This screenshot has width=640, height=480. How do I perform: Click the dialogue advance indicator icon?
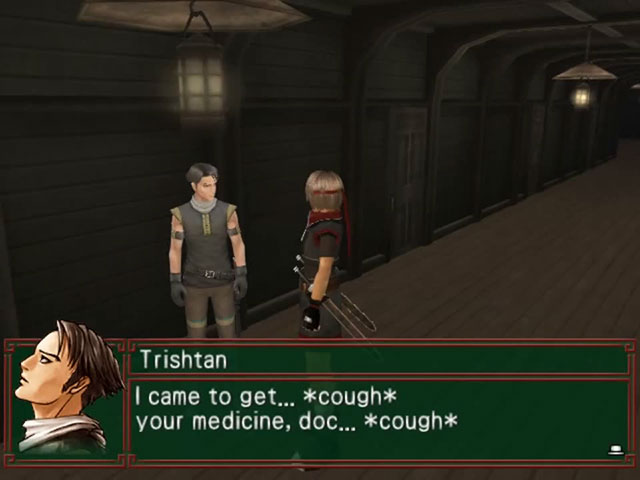pyautogui.click(x=615, y=450)
